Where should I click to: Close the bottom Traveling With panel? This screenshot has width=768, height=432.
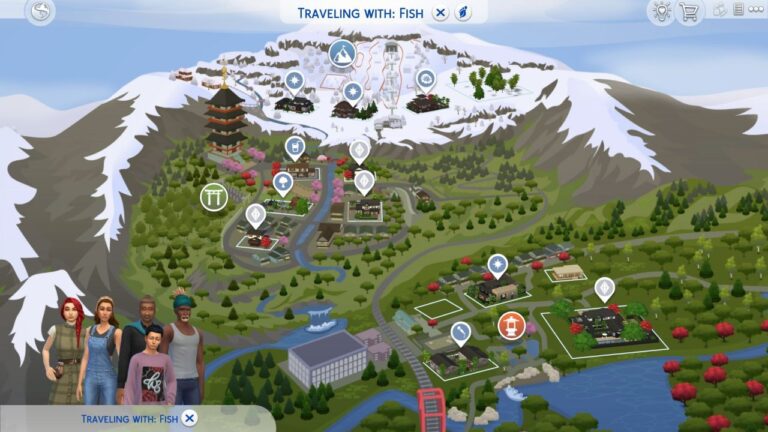(x=190, y=418)
